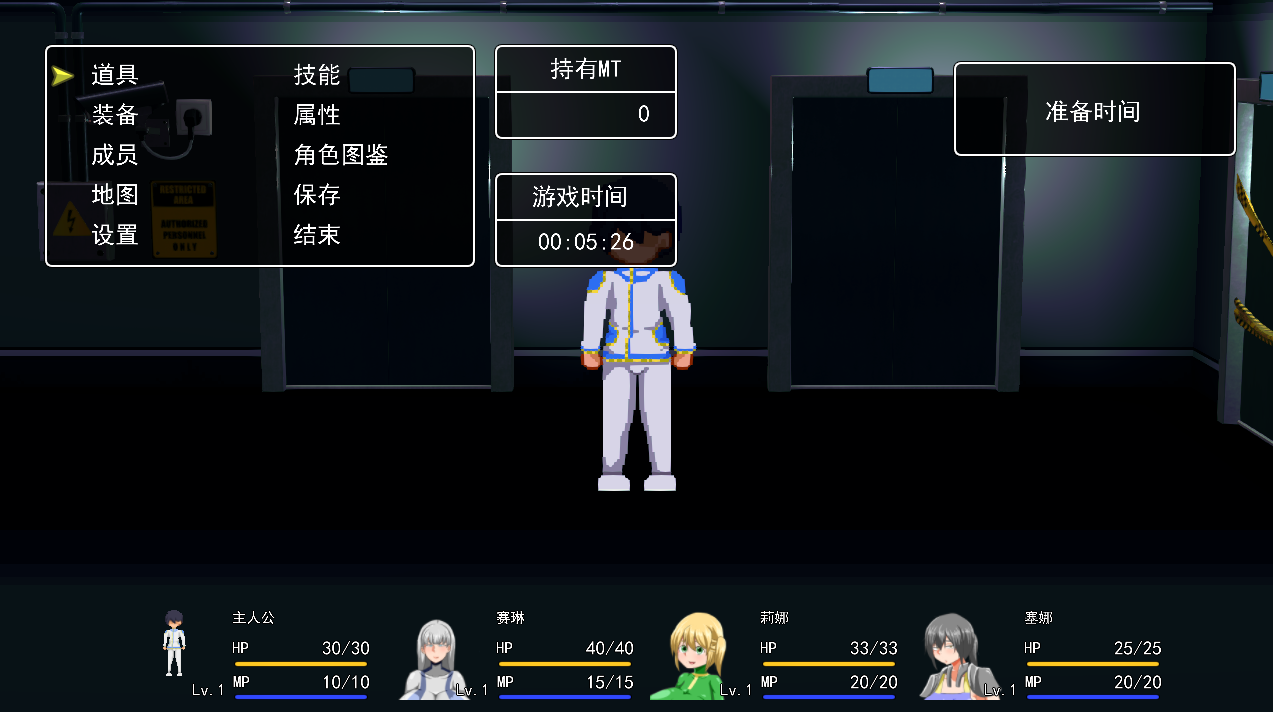The width and height of the screenshot is (1273, 712).
Task: Open the 道具 (Items) menu
Action: 115,75
